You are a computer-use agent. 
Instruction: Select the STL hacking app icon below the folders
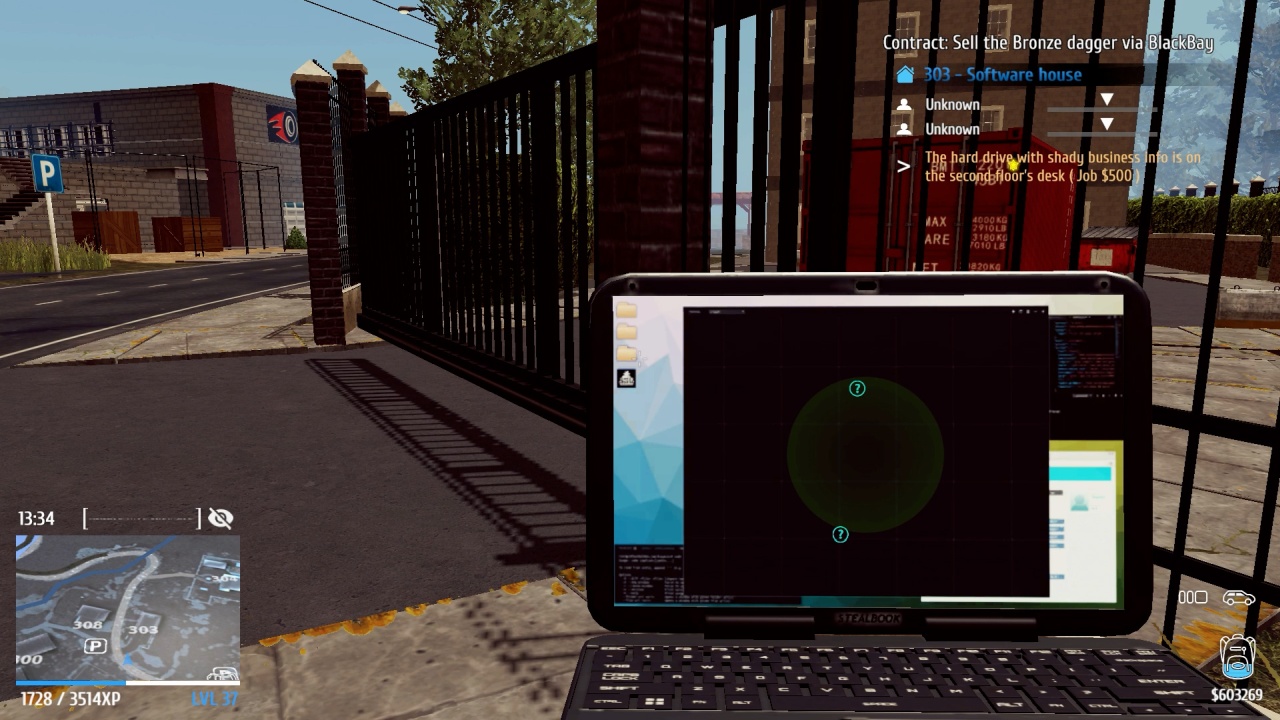coord(626,378)
